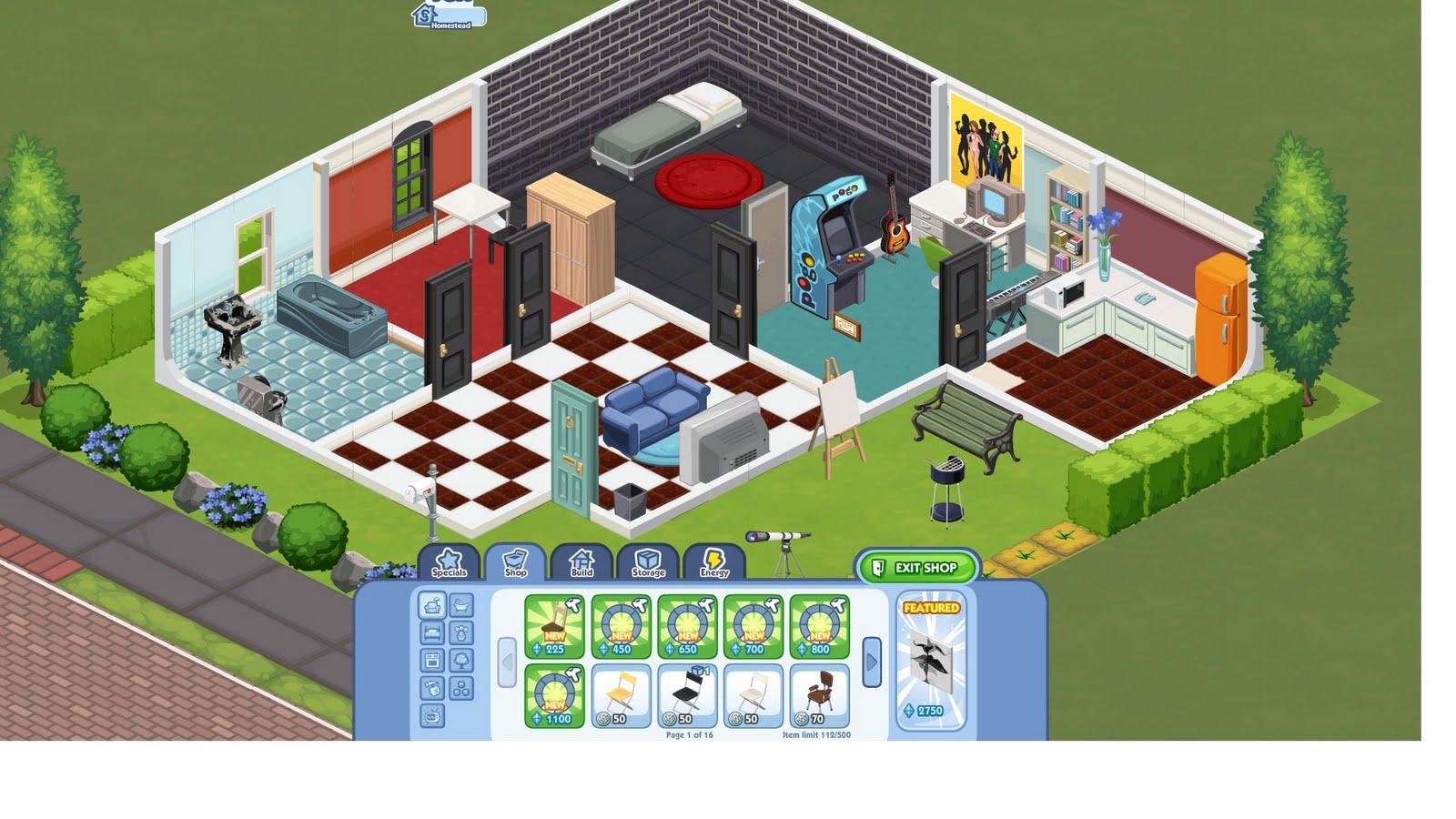Select the bed furnishings category icon
This screenshot has width=1456, height=819.
[431, 632]
